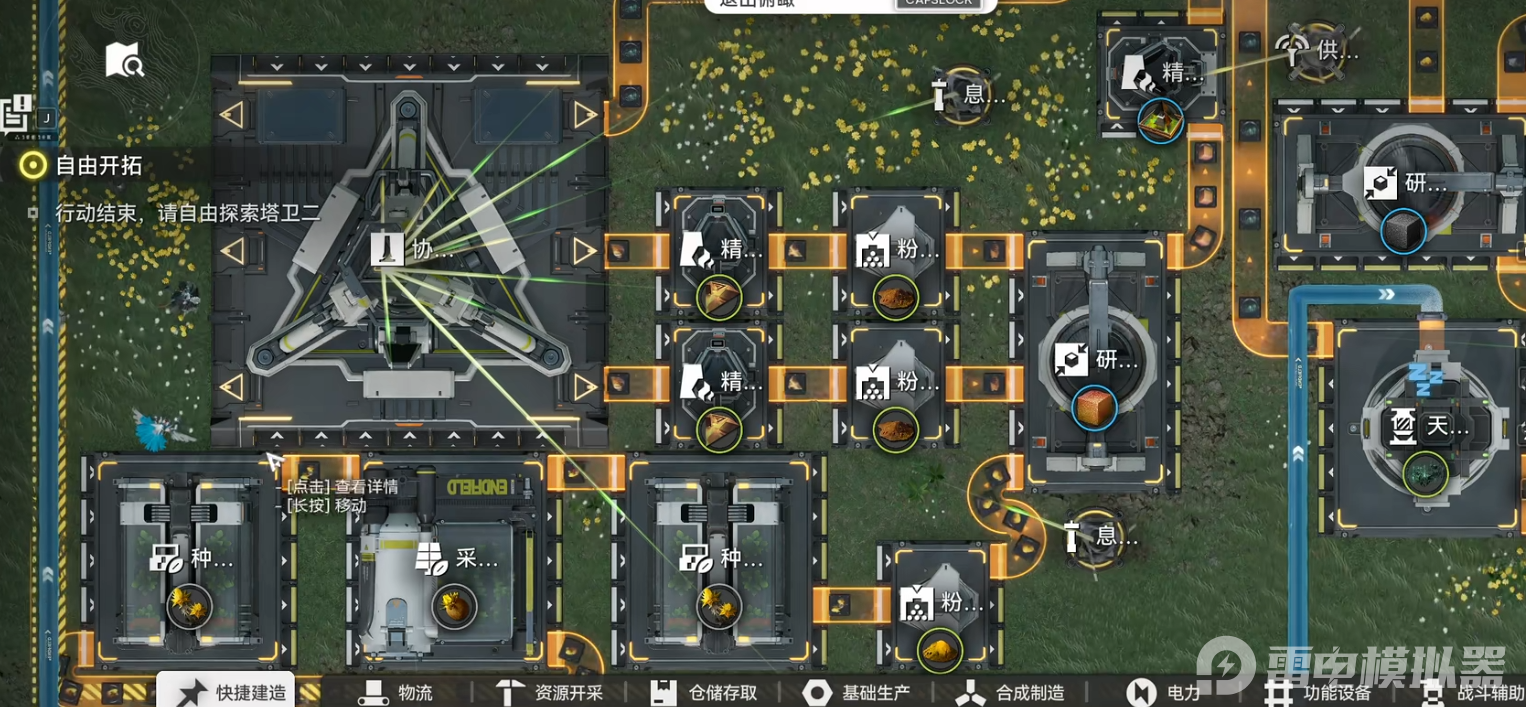This screenshot has height=707, width=1526.
Task: Open the quest log icon with exclamation mark
Action: pyautogui.click(x=18, y=112)
